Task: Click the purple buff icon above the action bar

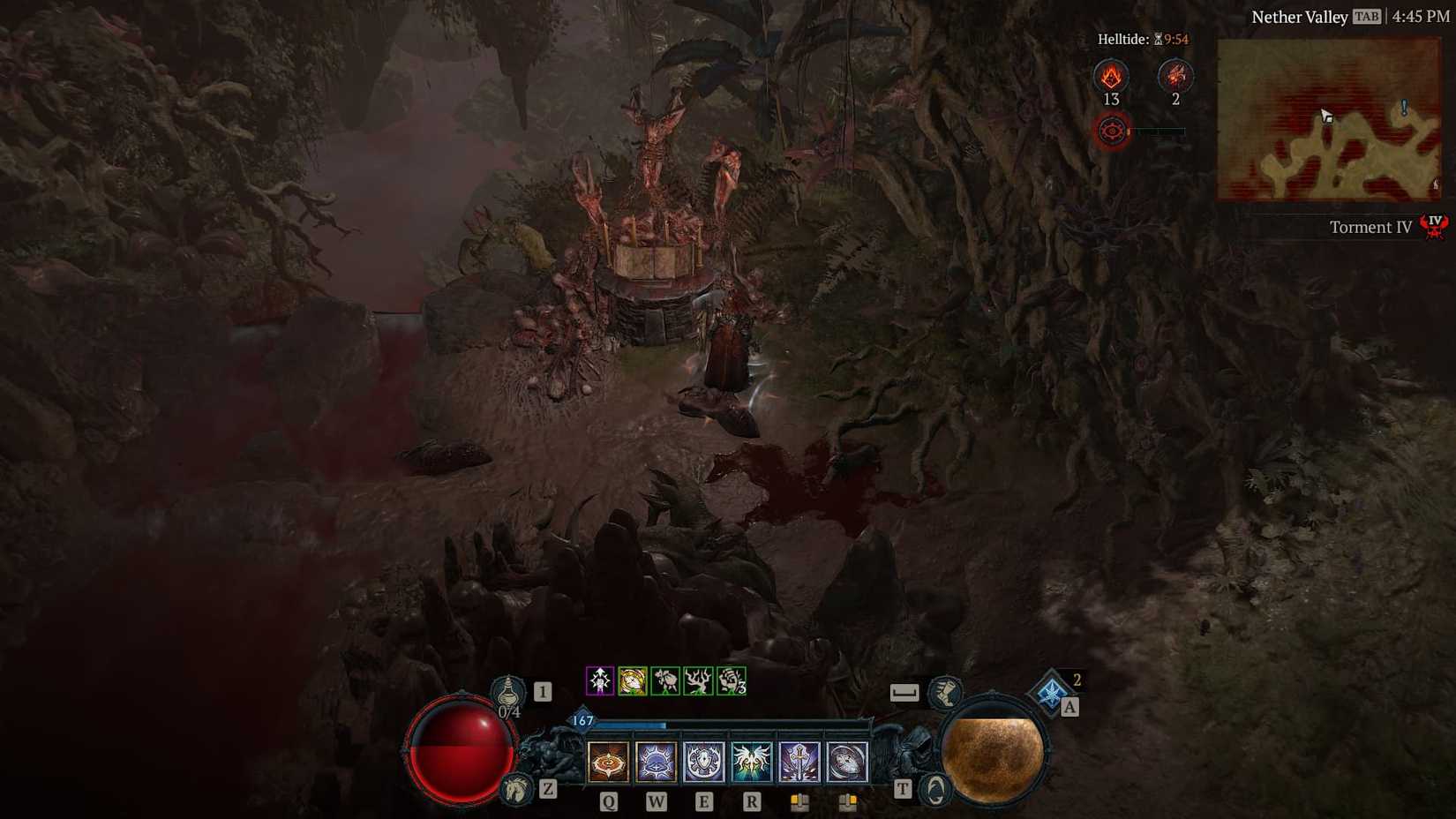Action: point(601,680)
